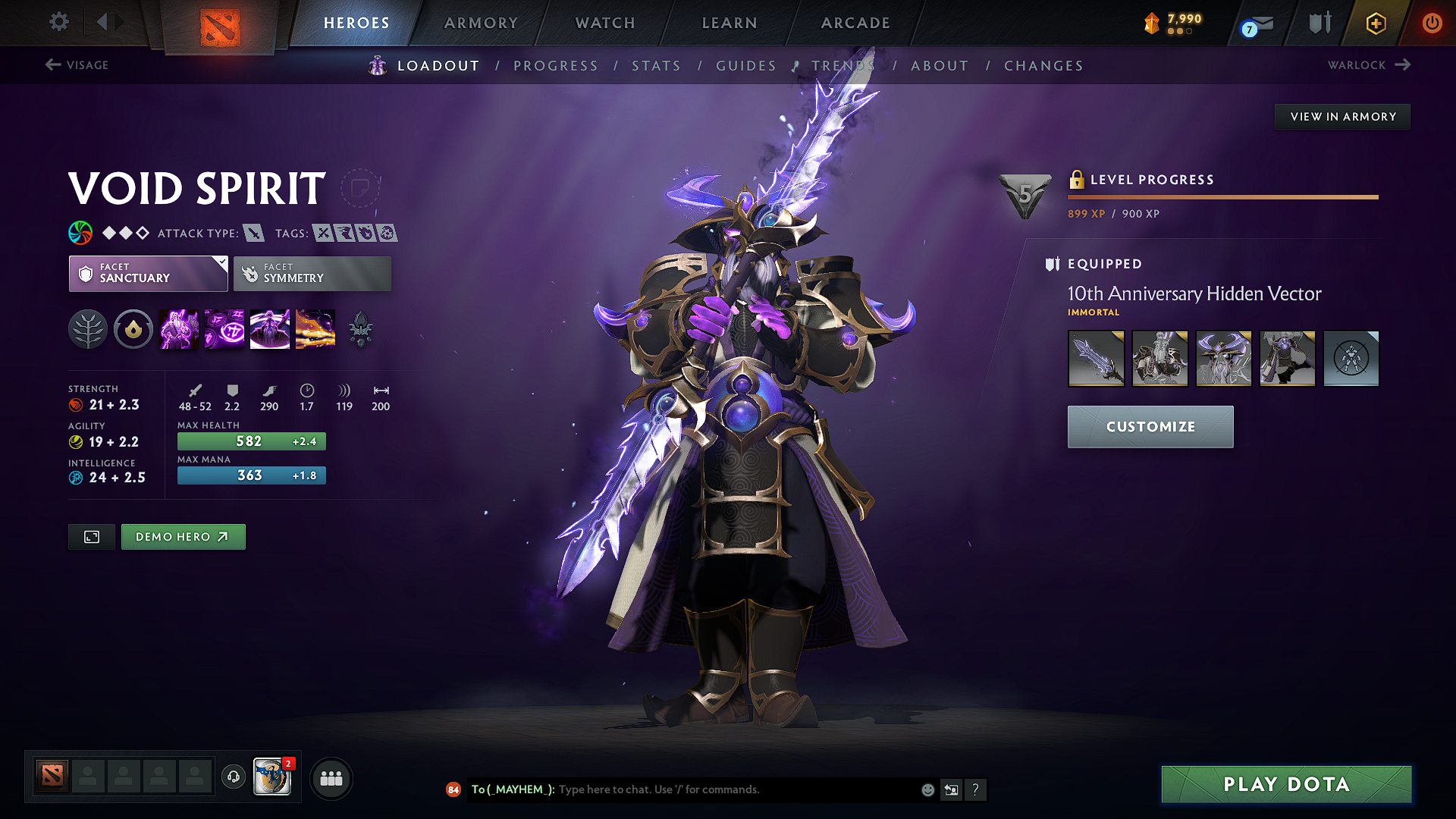The width and height of the screenshot is (1456, 819).
Task: Open the Dissimilate ability icon
Action: click(x=224, y=329)
